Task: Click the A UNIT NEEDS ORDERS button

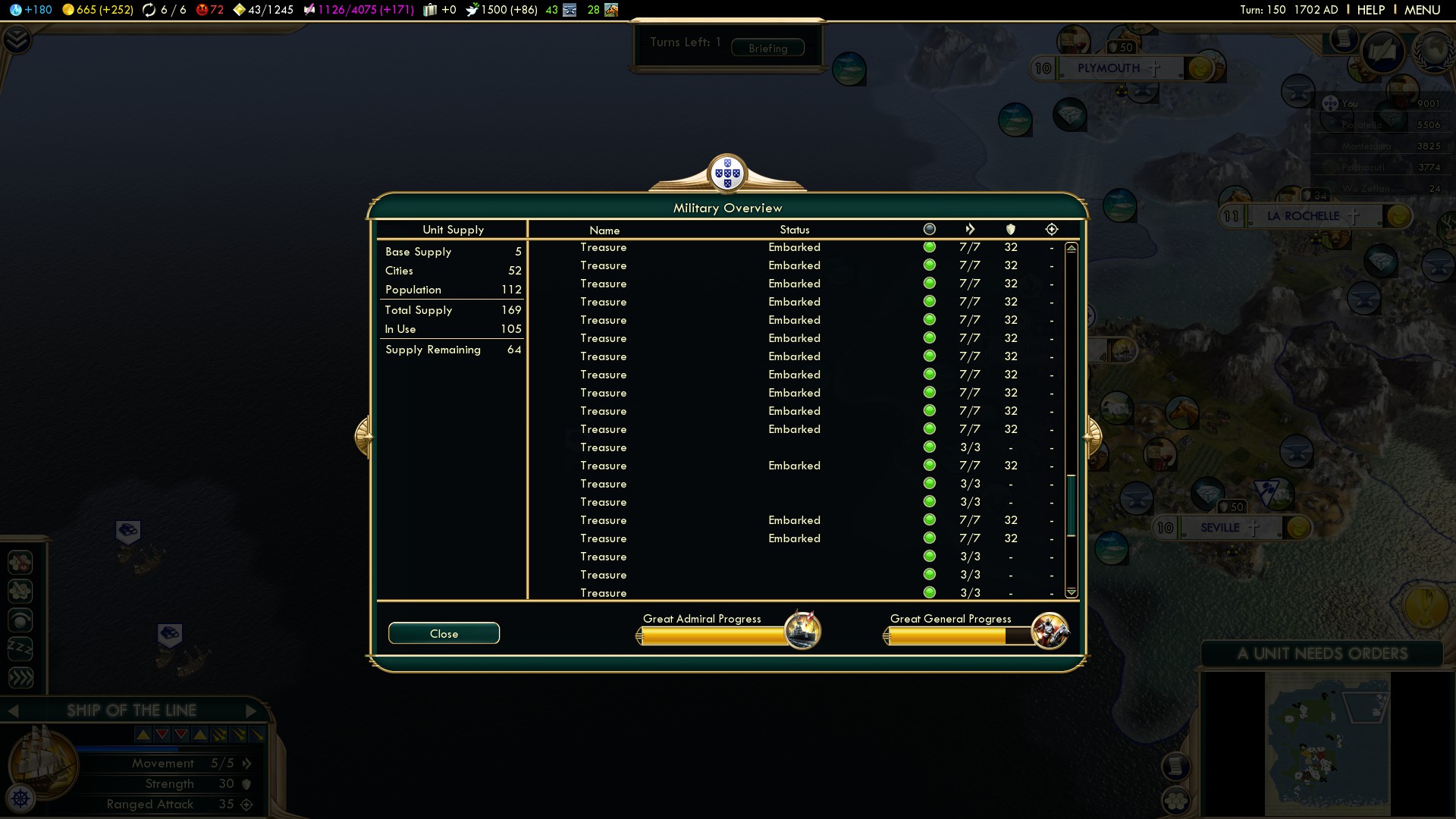Action: click(x=1322, y=654)
